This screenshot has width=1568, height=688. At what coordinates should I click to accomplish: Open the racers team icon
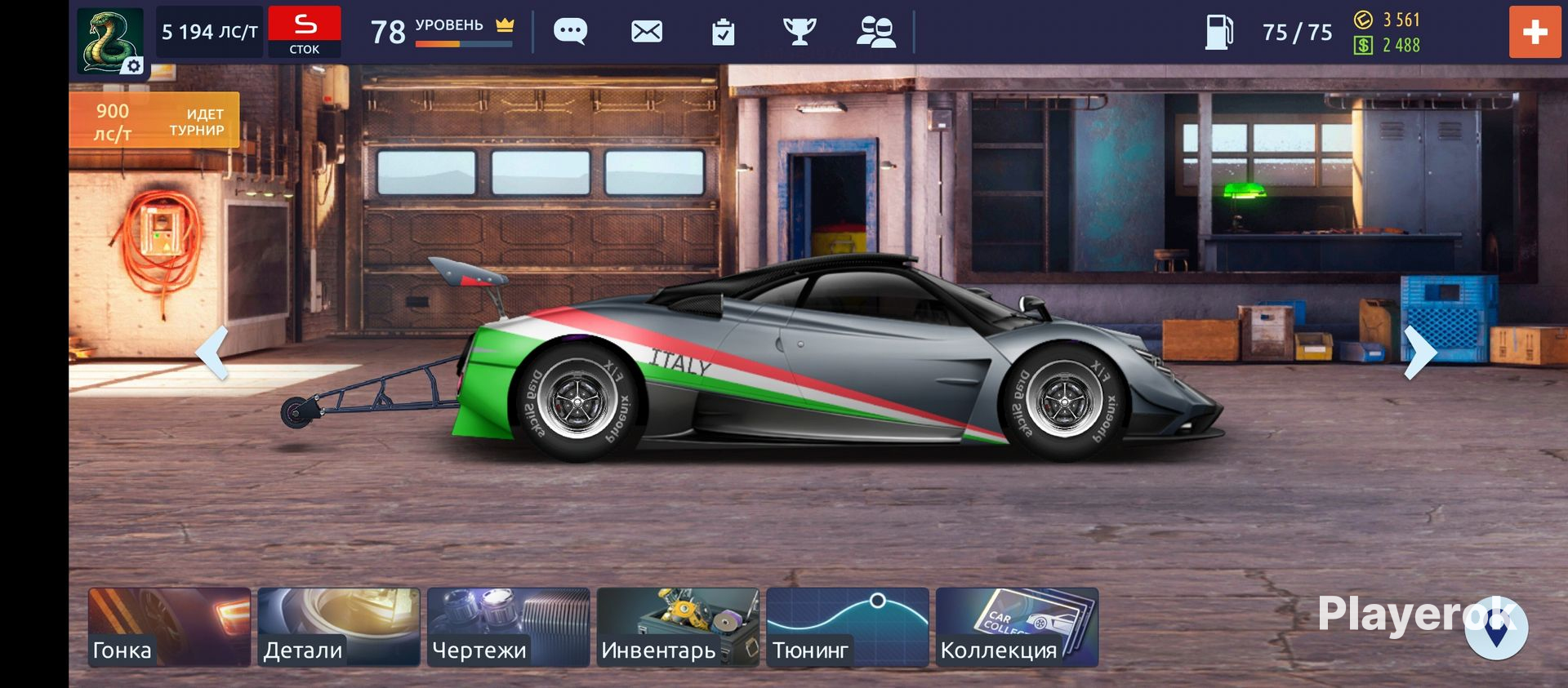pyautogui.click(x=875, y=32)
